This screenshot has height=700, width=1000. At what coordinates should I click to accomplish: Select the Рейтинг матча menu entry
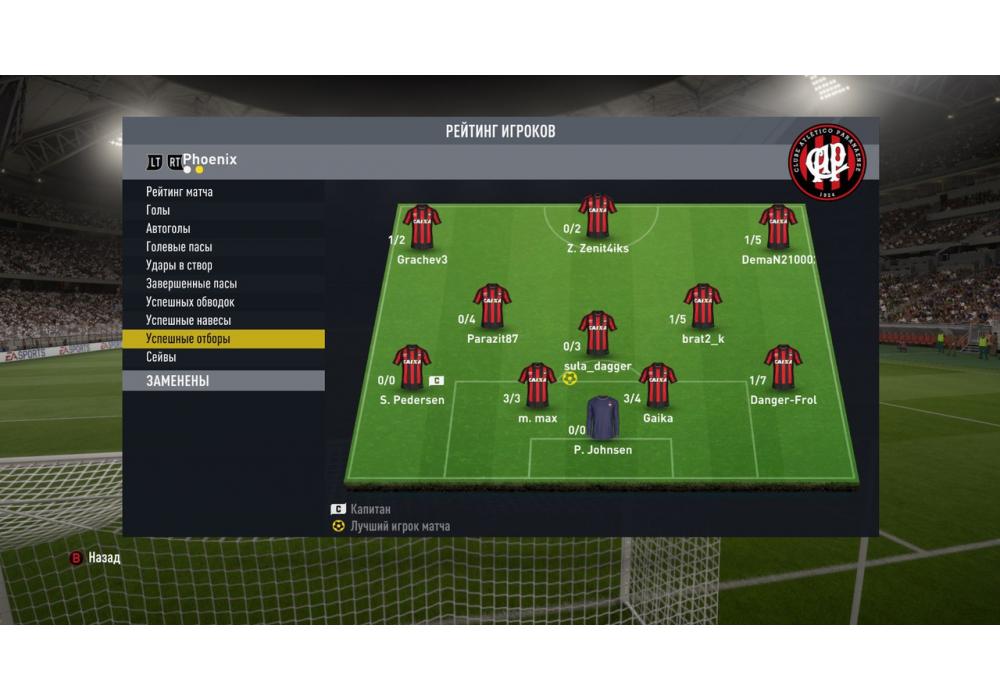click(x=180, y=192)
